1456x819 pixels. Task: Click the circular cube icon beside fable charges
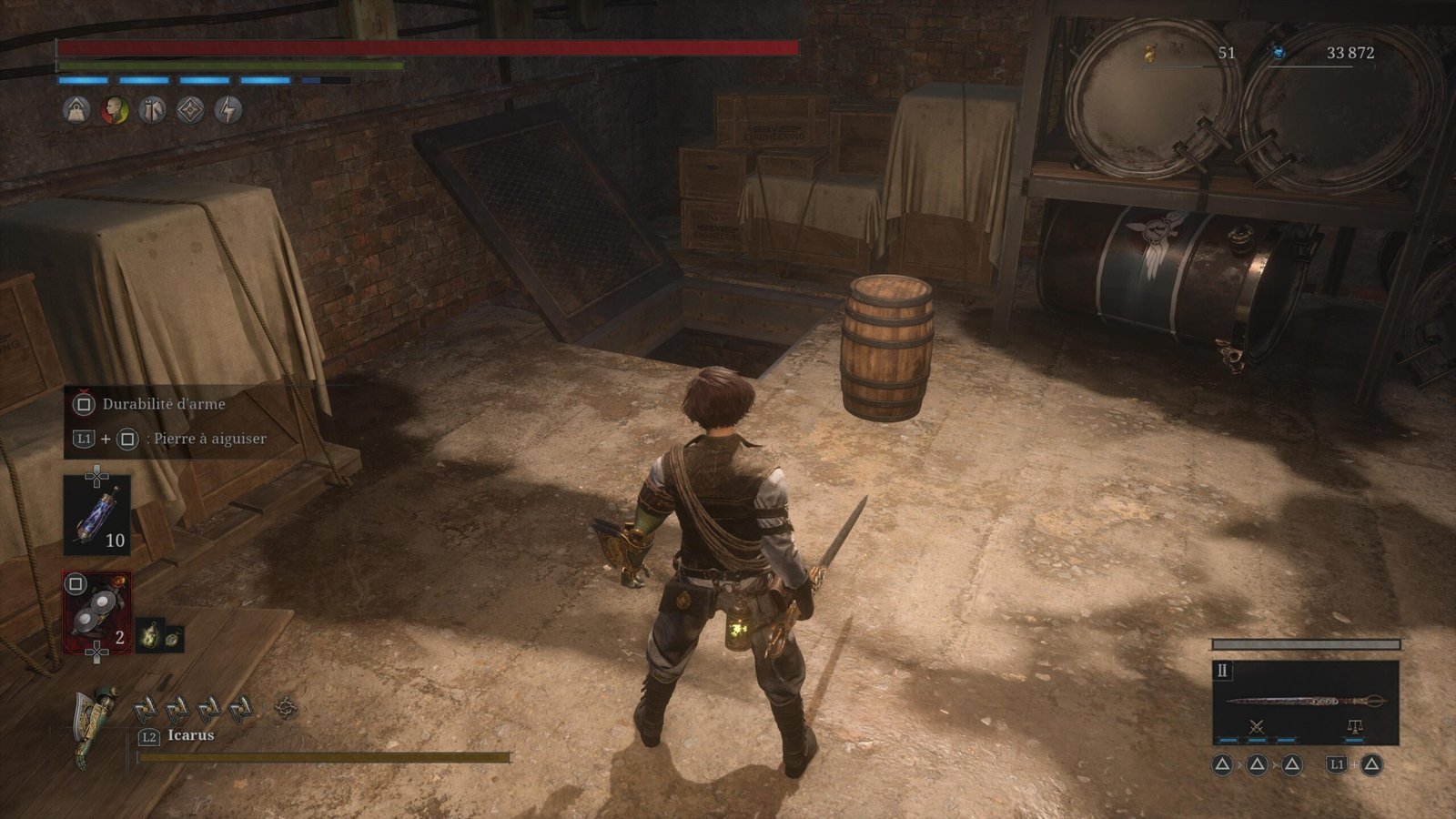click(x=287, y=706)
